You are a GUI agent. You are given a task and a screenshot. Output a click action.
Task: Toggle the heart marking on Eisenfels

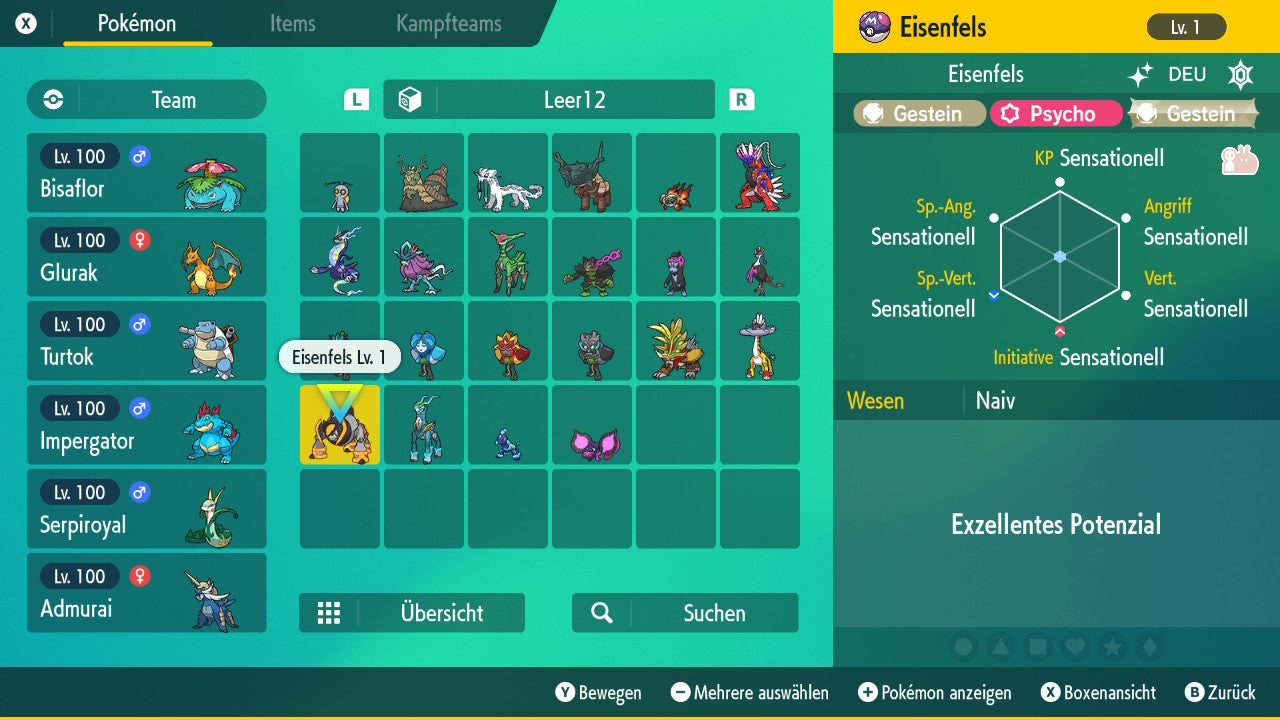1075,647
